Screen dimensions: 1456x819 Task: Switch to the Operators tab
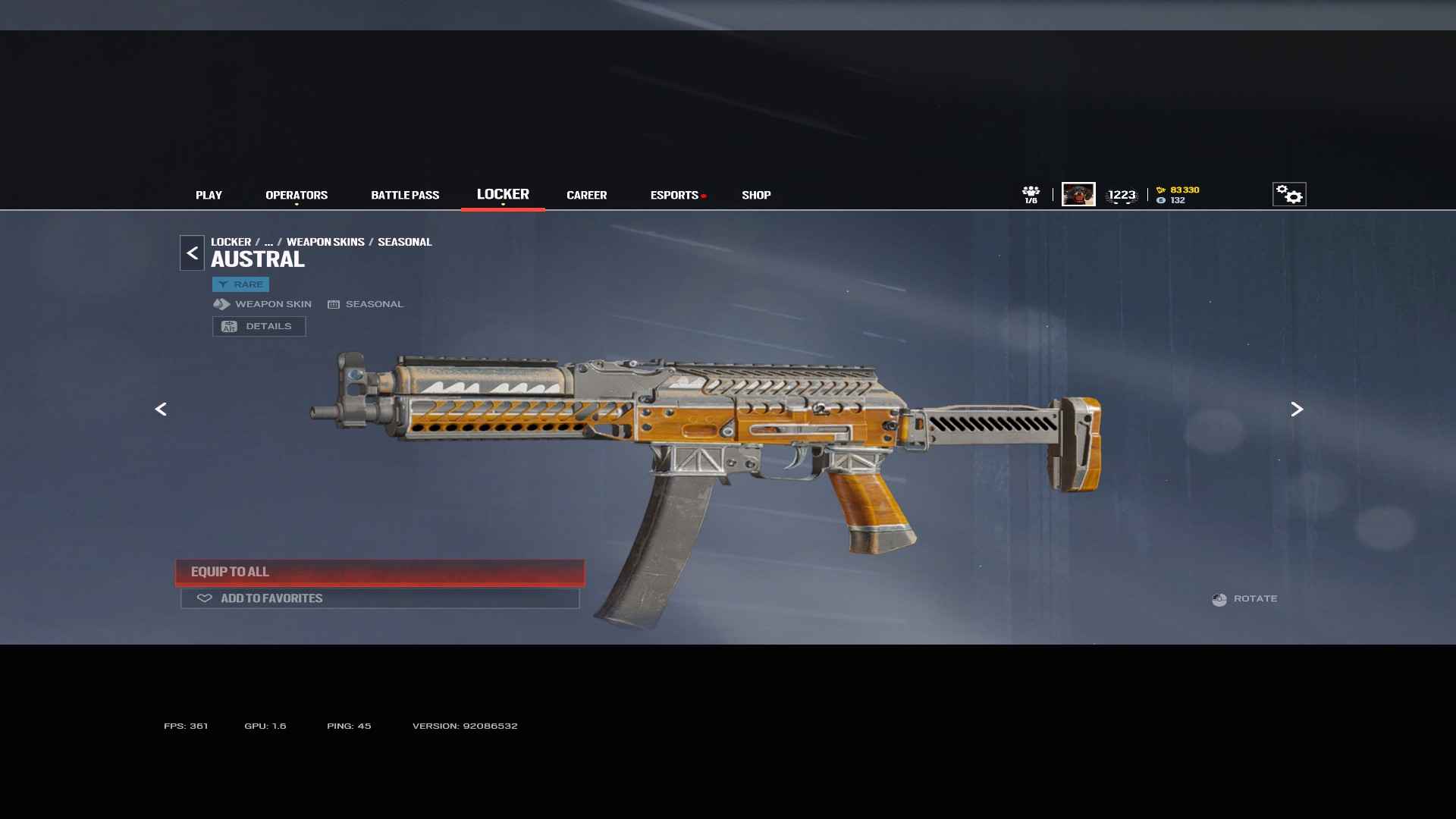[x=297, y=195]
